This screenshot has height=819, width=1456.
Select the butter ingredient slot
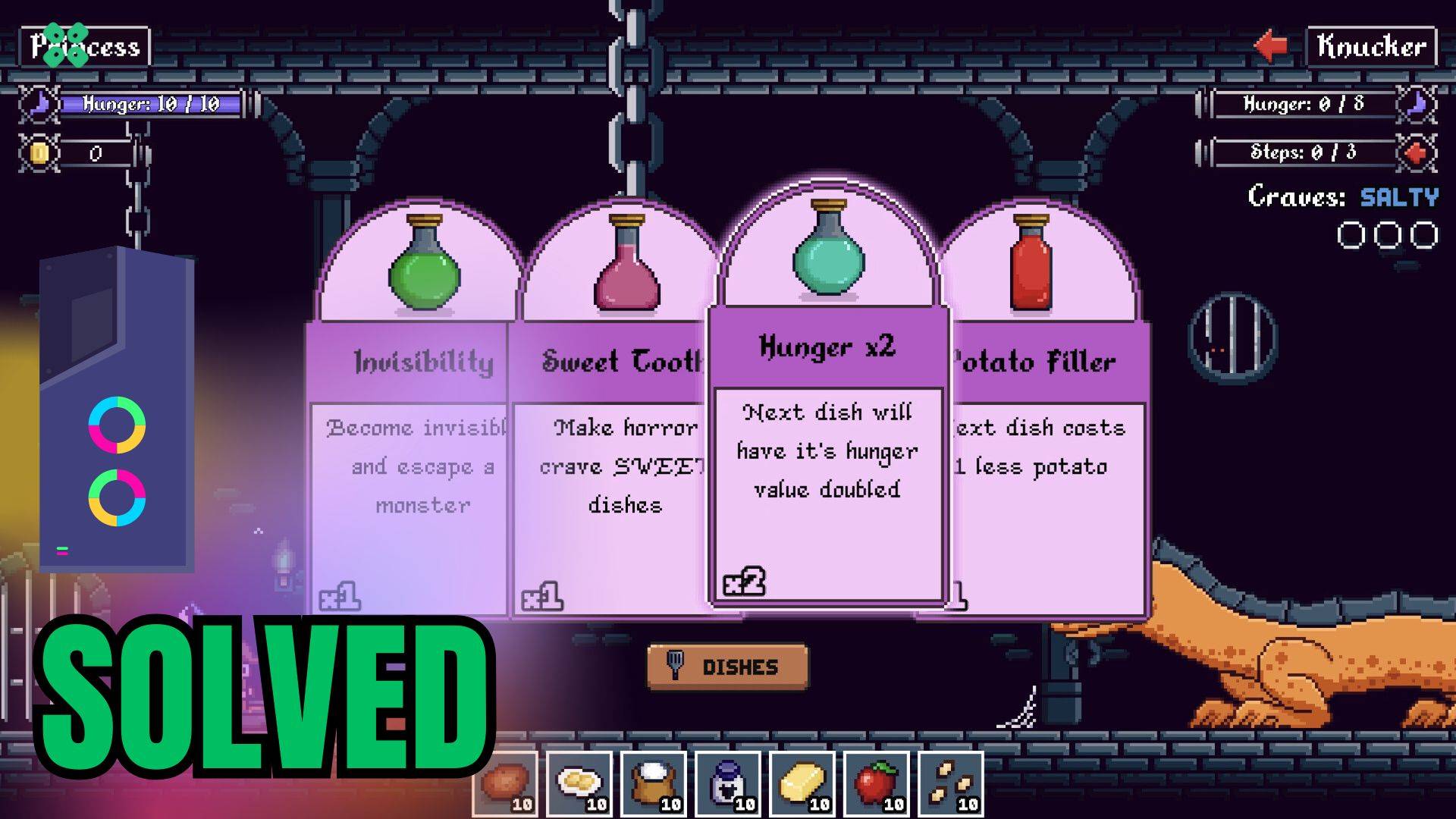point(802,783)
